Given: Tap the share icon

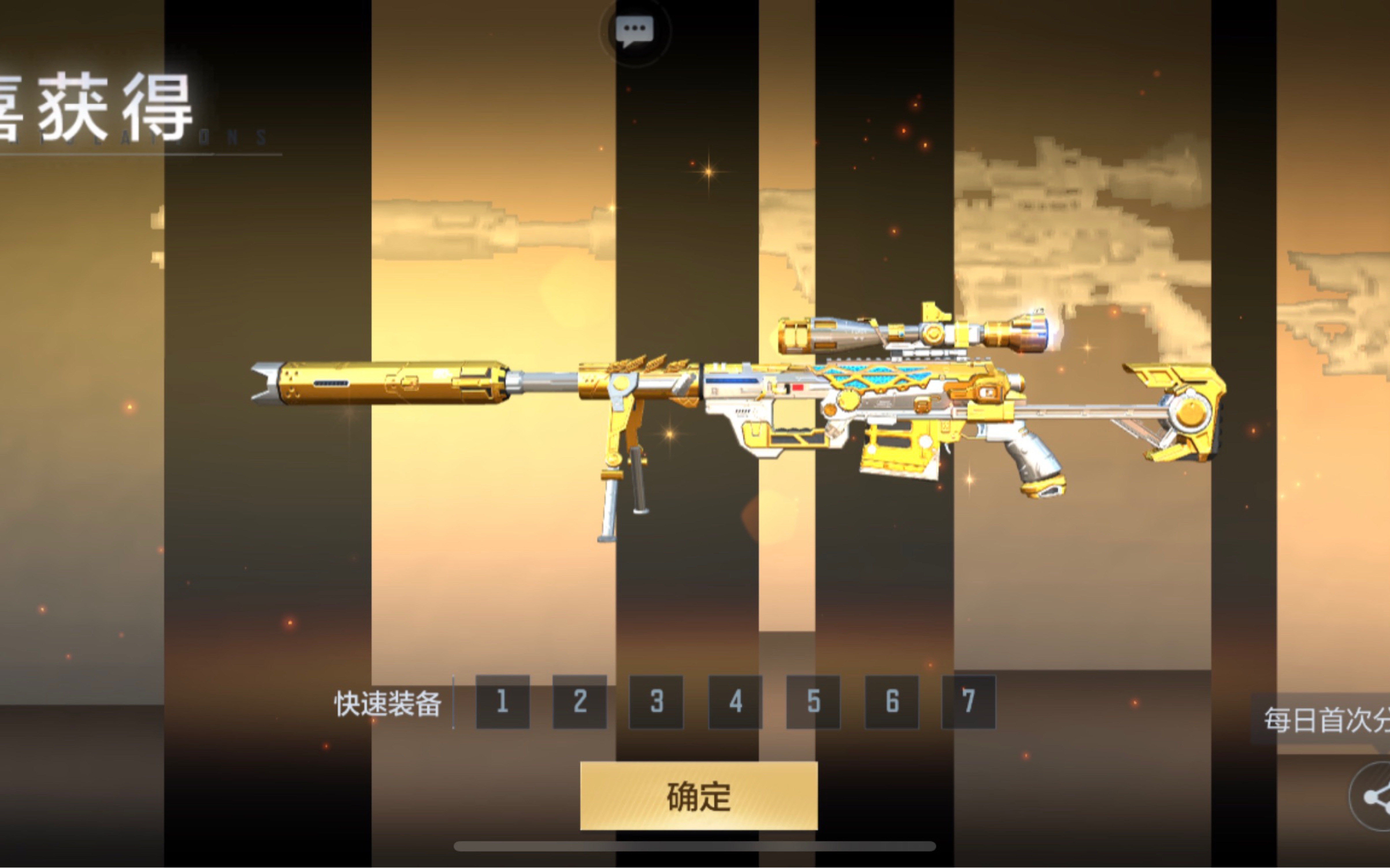Looking at the screenshot, I should [1375, 796].
